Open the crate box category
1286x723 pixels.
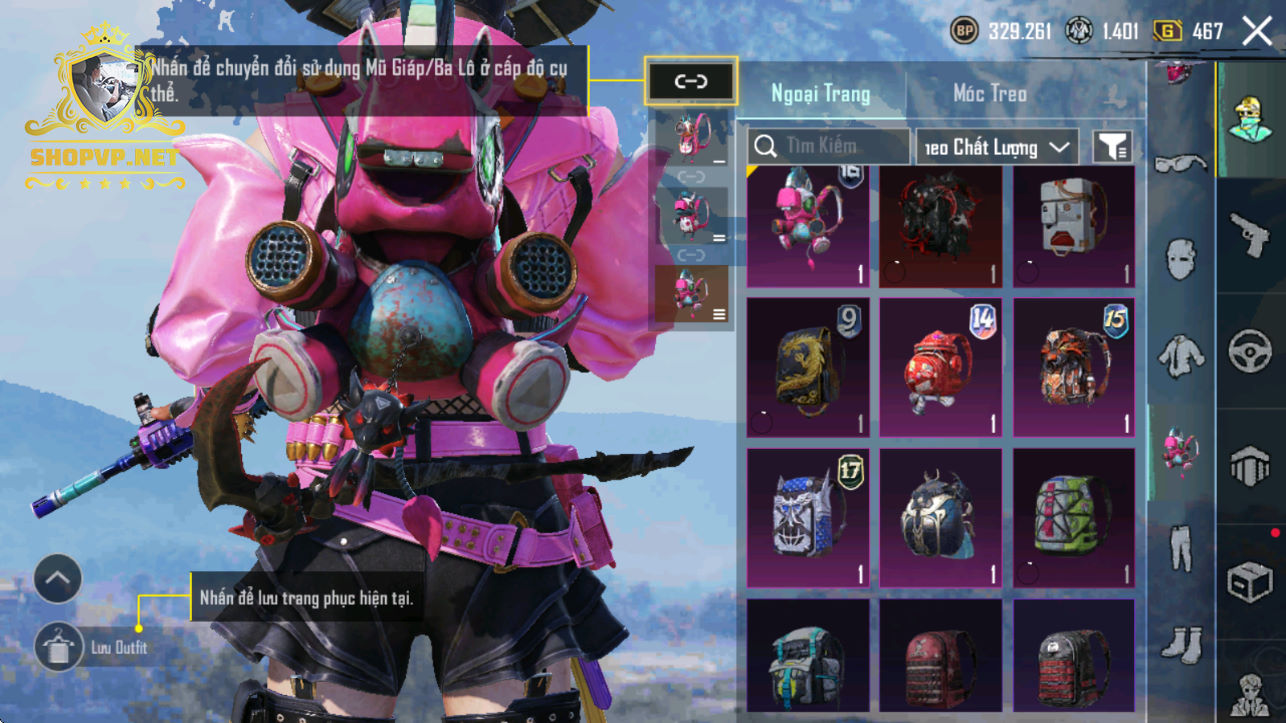coord(1250,582)
